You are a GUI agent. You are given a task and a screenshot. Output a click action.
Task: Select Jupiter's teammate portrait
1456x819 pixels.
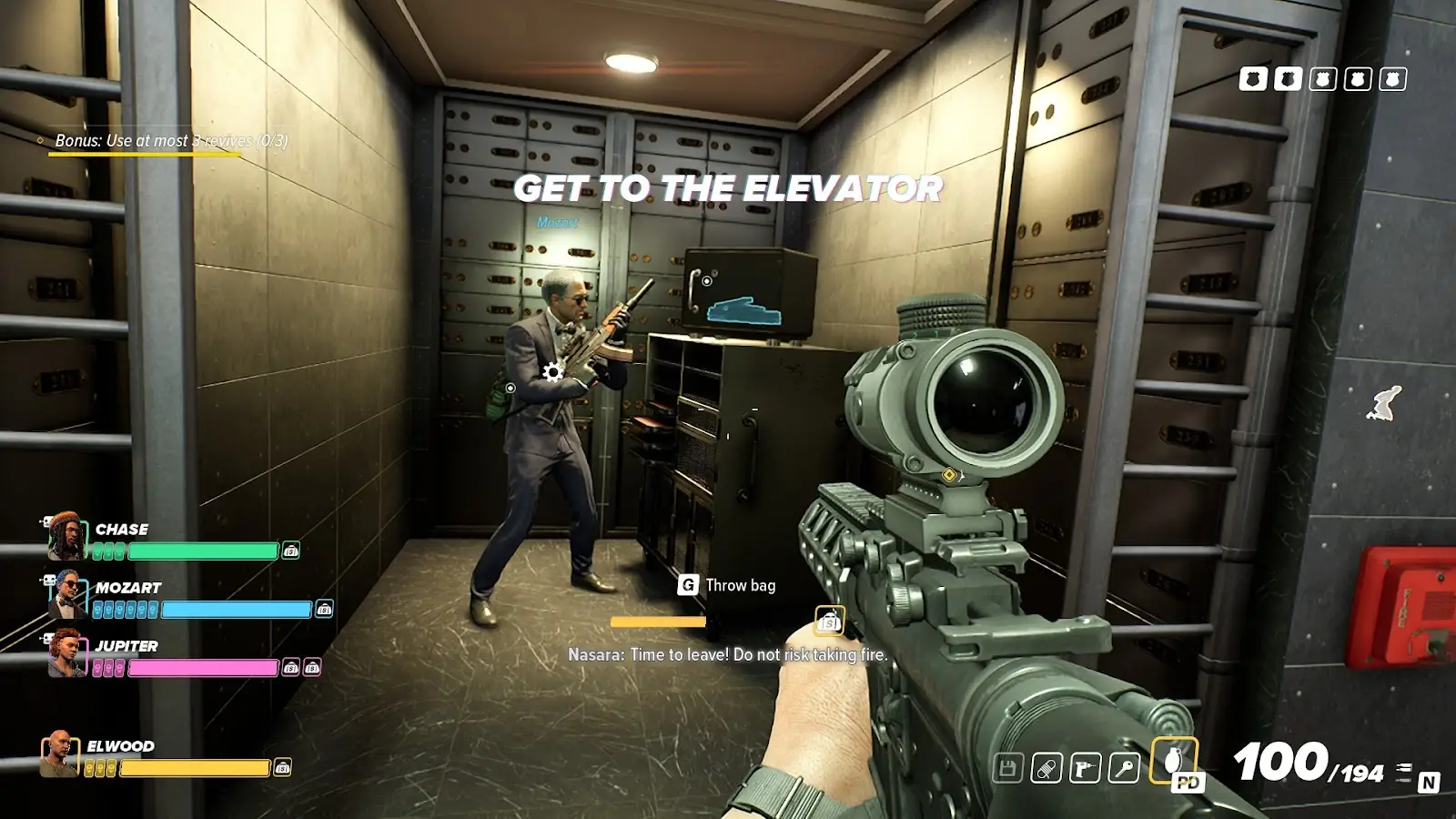[66, 653]
